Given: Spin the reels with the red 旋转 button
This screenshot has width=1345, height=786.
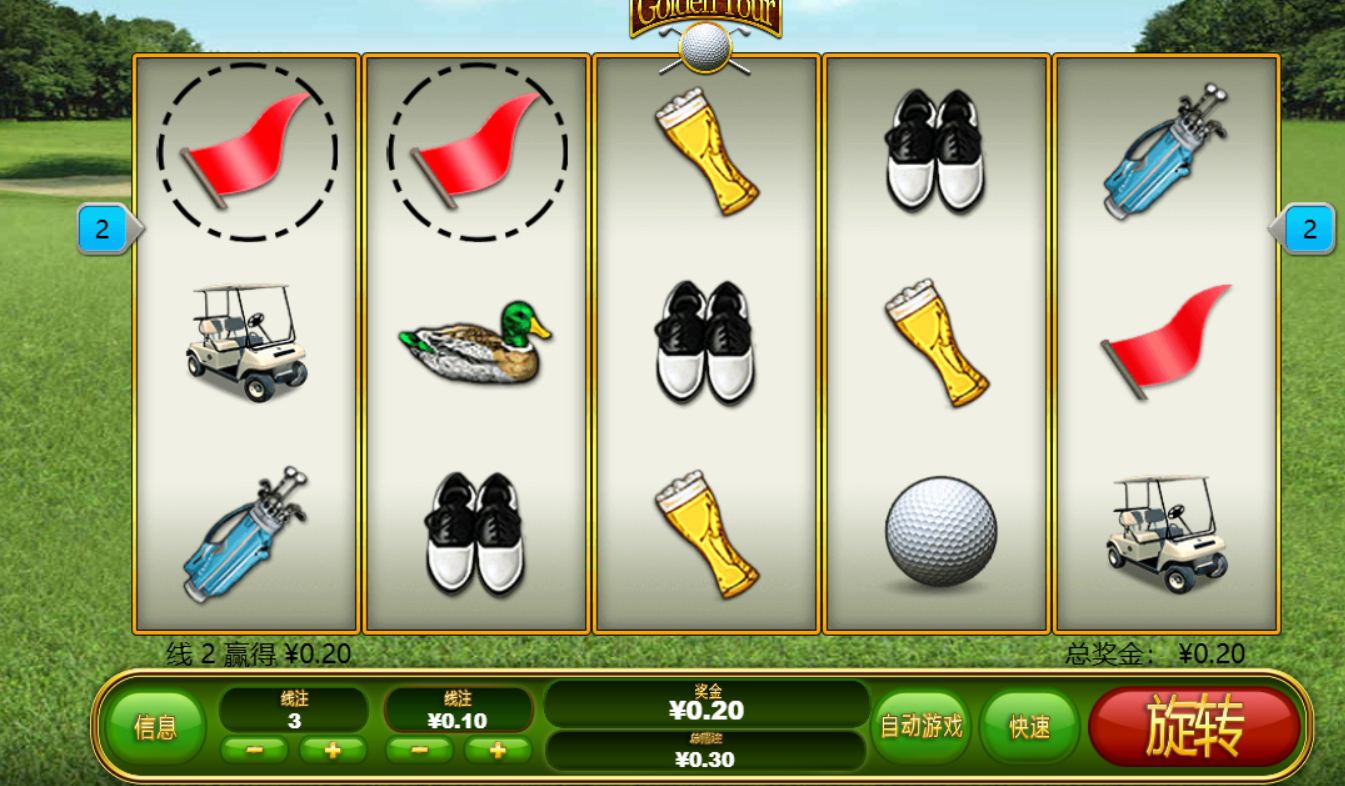Looking at the screenshot, I should click(1195, 727).
